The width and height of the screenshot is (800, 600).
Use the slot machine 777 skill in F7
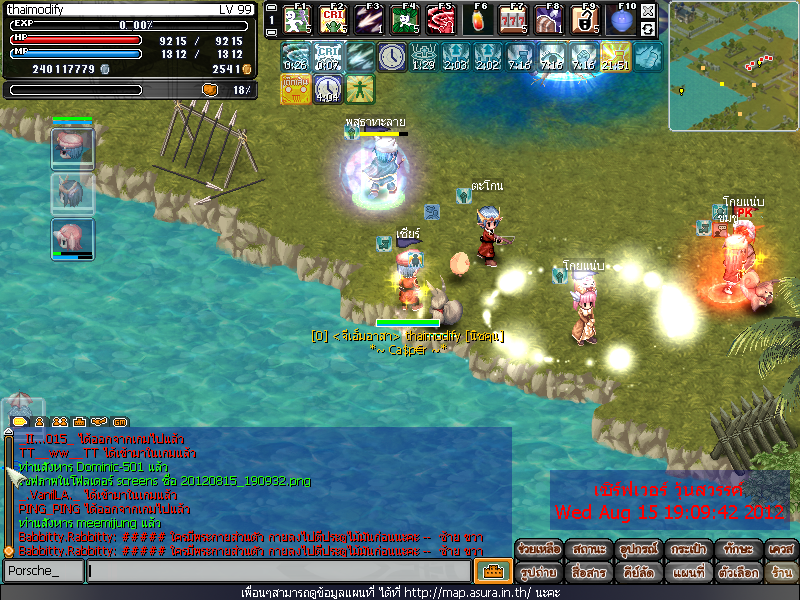coord(513,20)
